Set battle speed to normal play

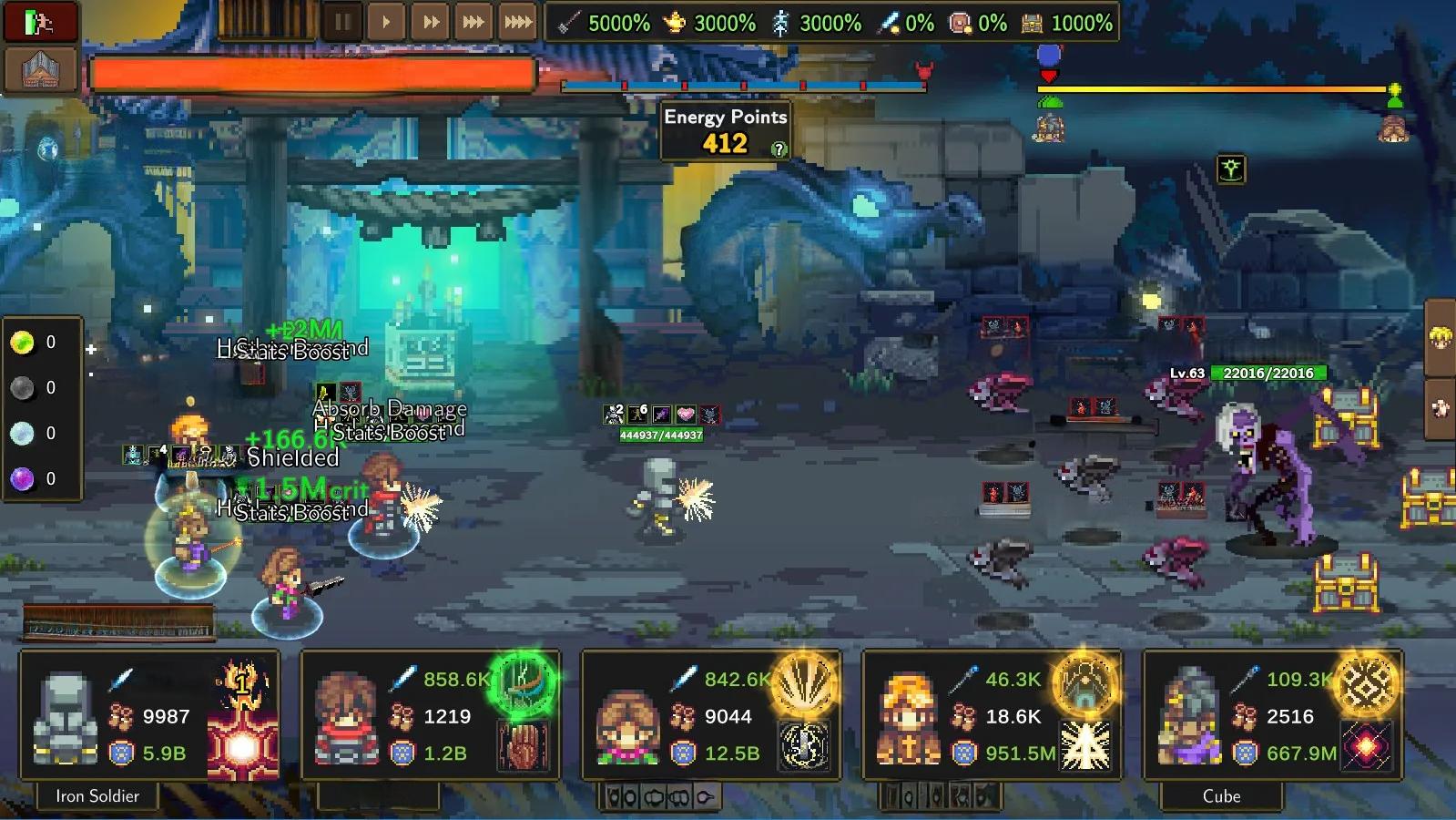pos(386,22)
